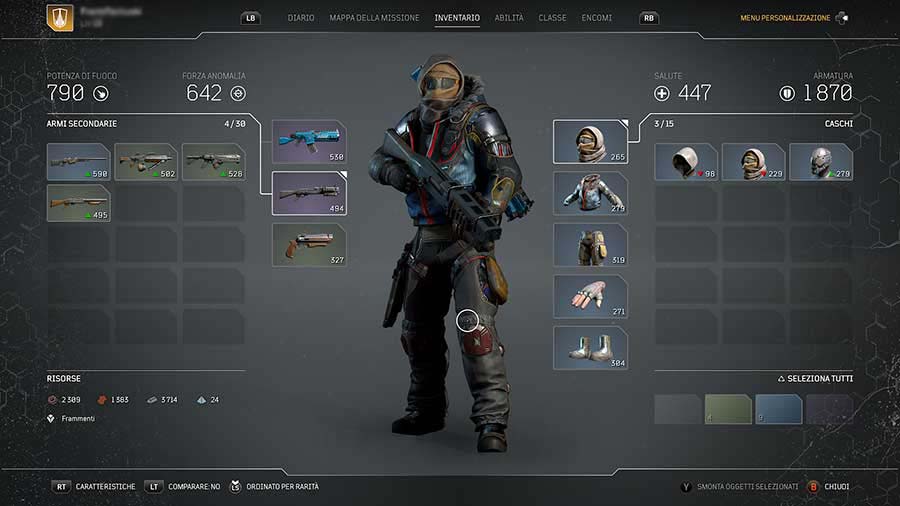Show the Encomi tab
The height and width of the screenshot is (506, 900).
point(598,18)
